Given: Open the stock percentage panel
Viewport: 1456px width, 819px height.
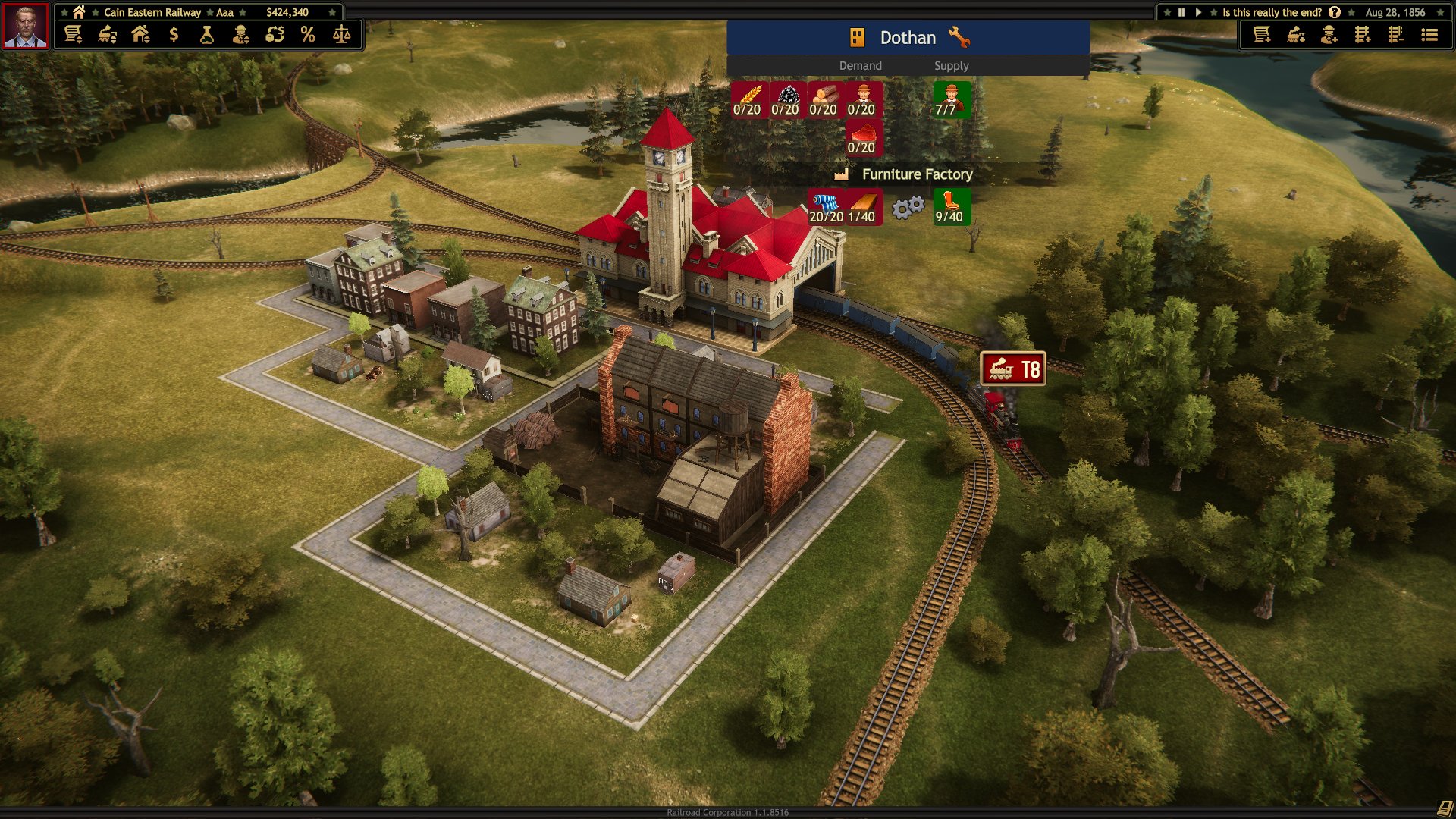Looking at the screenshot, I should tap(309, 34).
